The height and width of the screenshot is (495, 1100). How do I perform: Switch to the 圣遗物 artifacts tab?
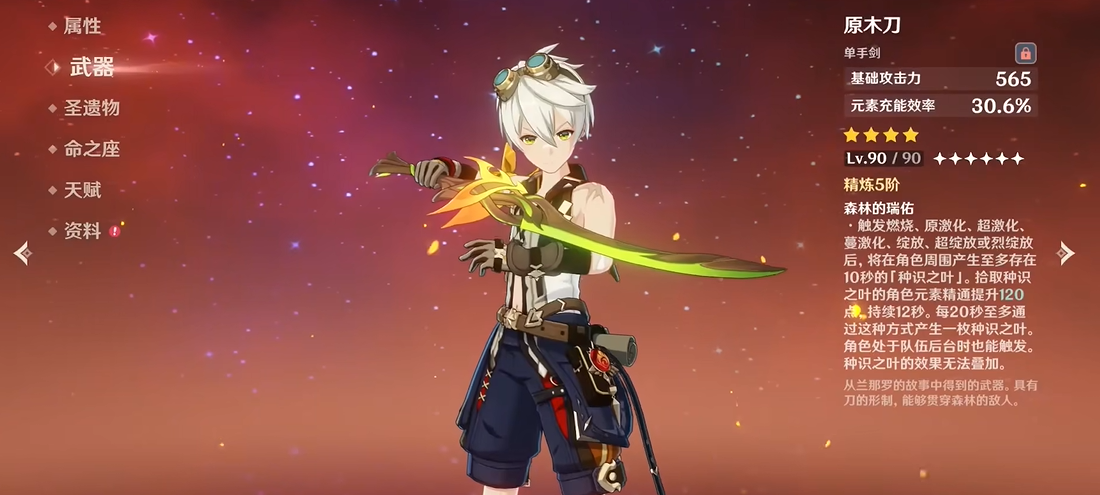(x=91, y=108)
